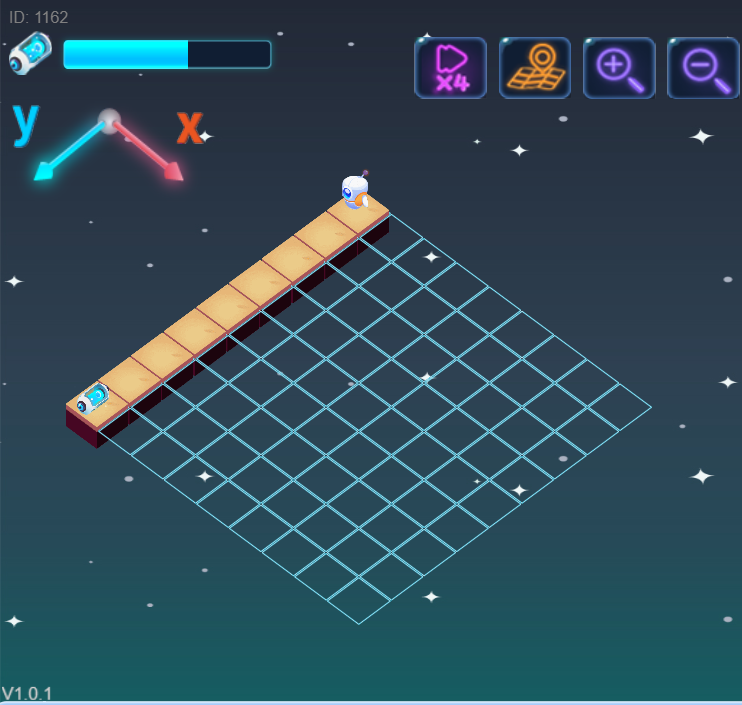Zoom out with the minus magnifier
The width and height of the screenshot is (742, 705).
[x=703, y=68]
